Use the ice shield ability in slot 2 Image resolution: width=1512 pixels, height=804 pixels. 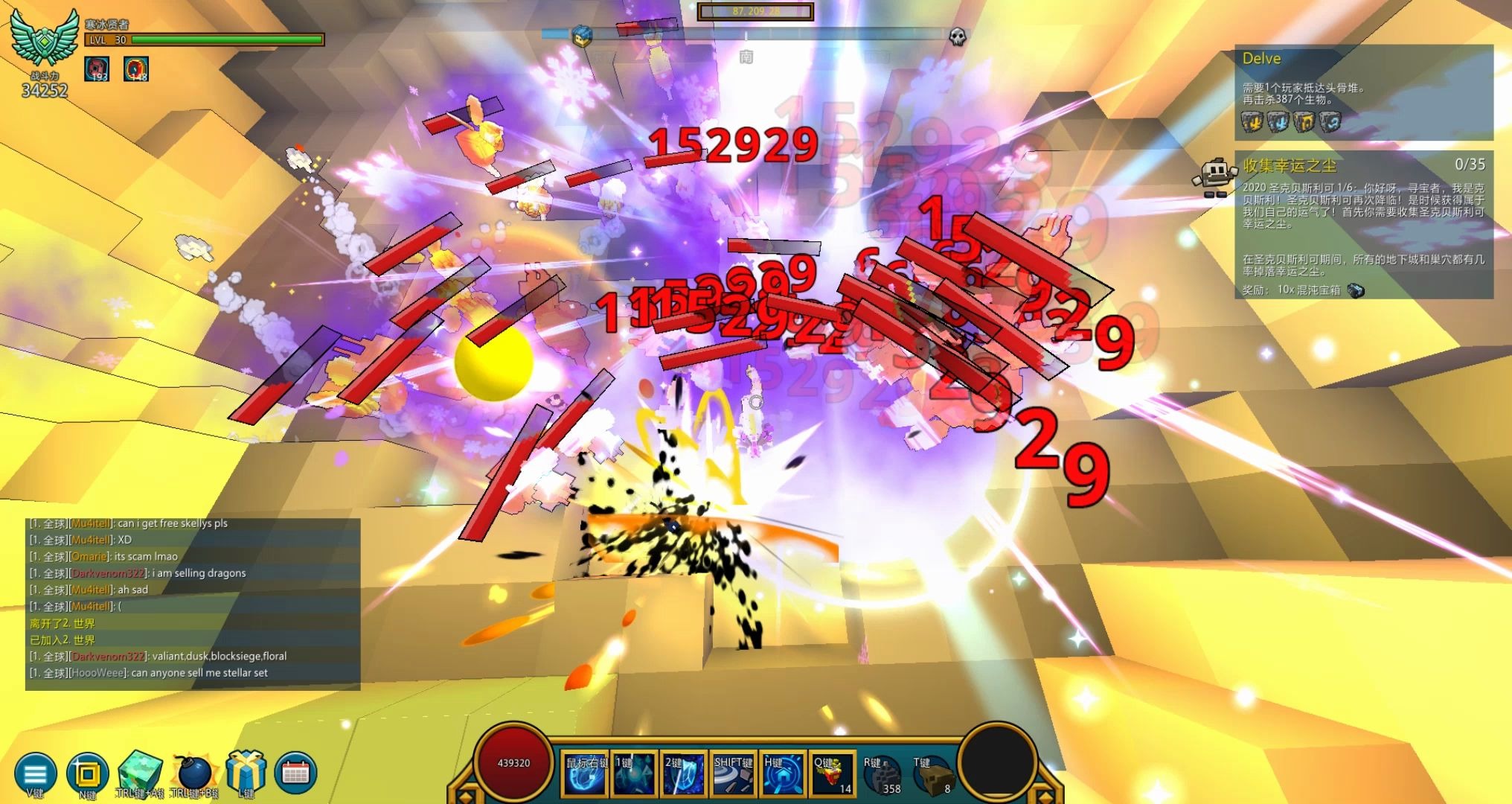683,773
